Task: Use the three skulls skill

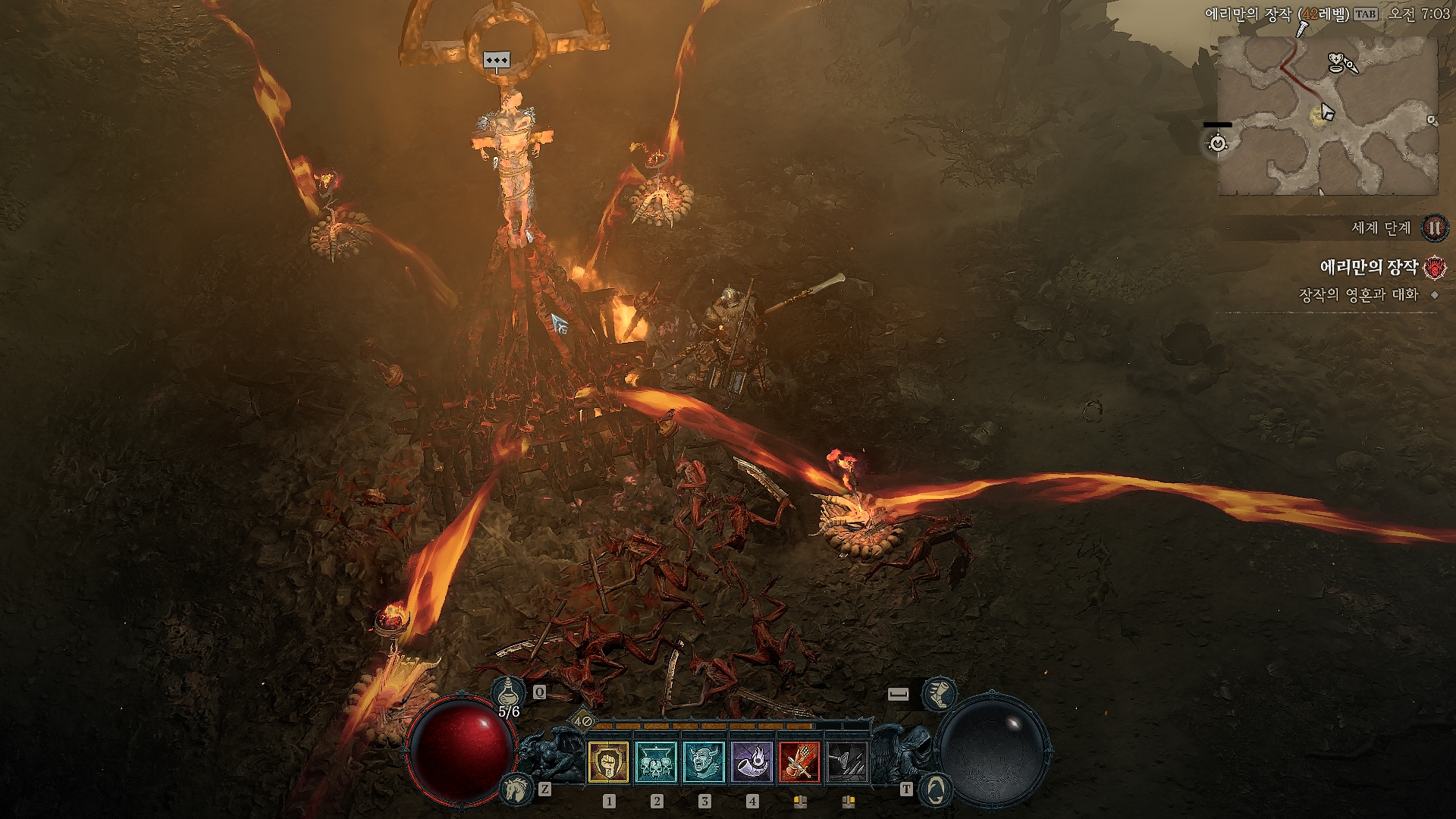Action: [657, 762]
